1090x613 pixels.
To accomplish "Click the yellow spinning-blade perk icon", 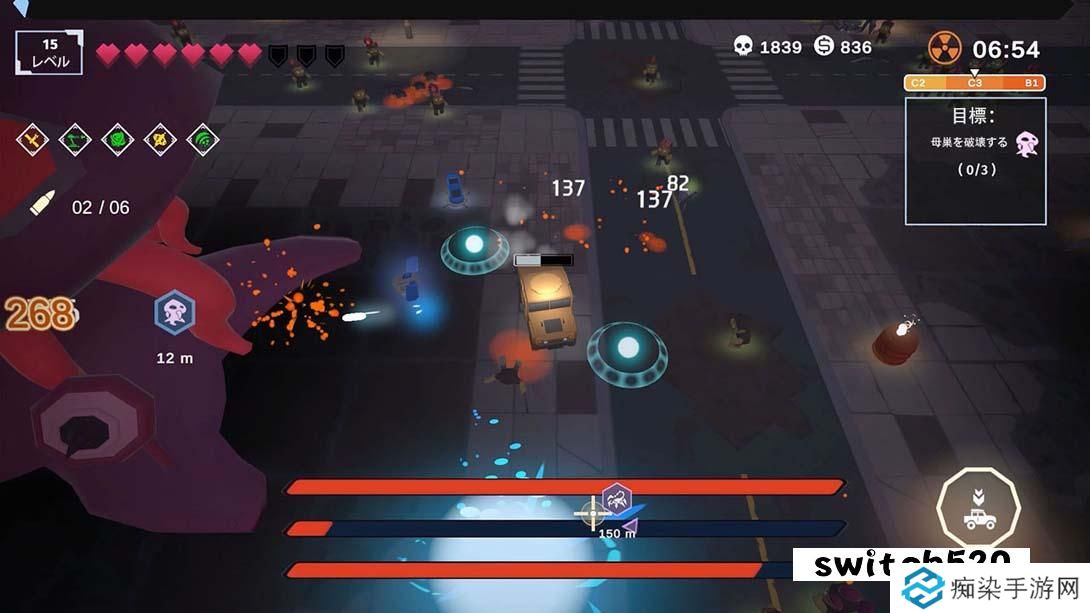I will pyautogui.click(x=161, y=140).
